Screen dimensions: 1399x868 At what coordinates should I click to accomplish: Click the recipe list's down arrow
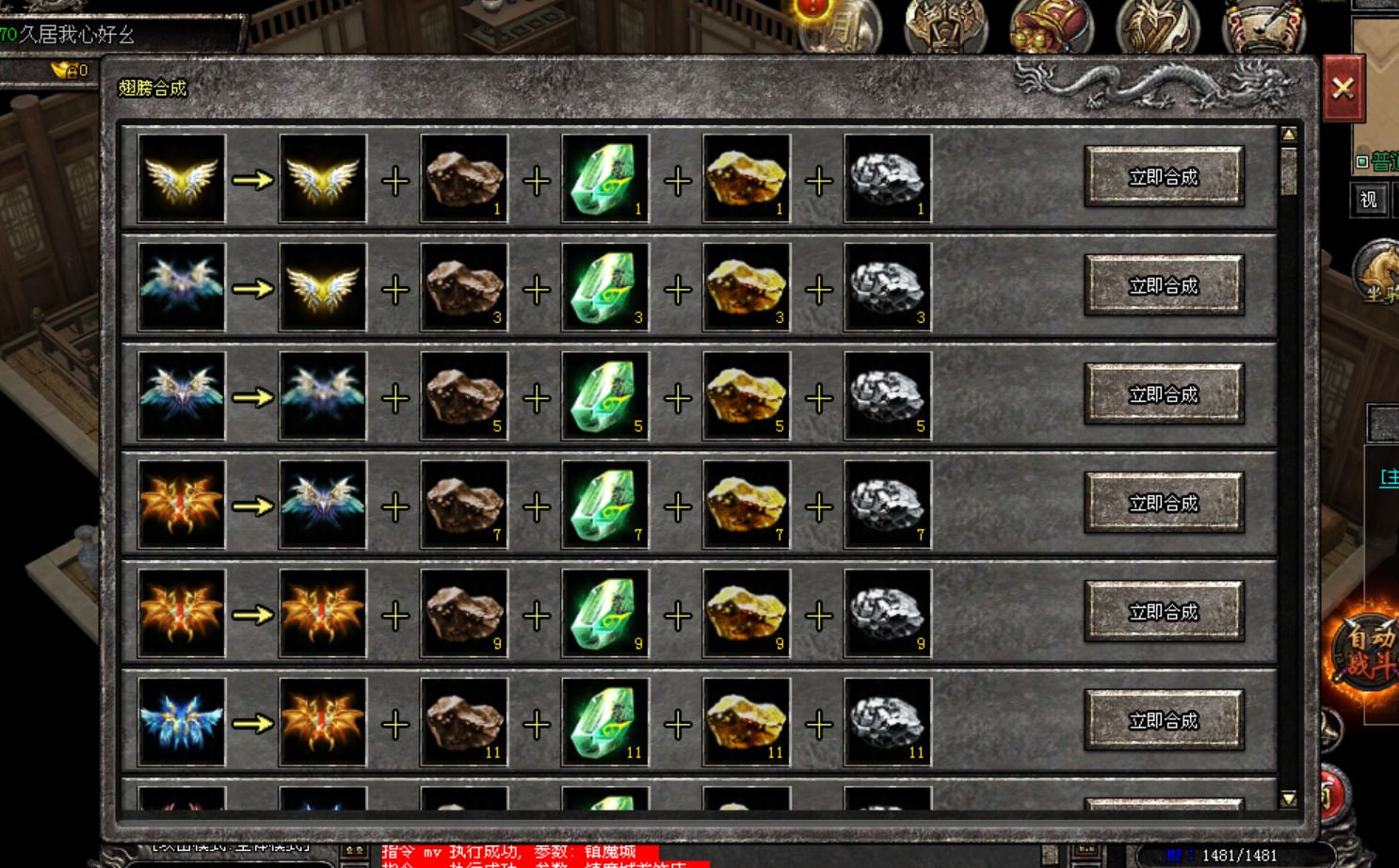[1289, 798]
